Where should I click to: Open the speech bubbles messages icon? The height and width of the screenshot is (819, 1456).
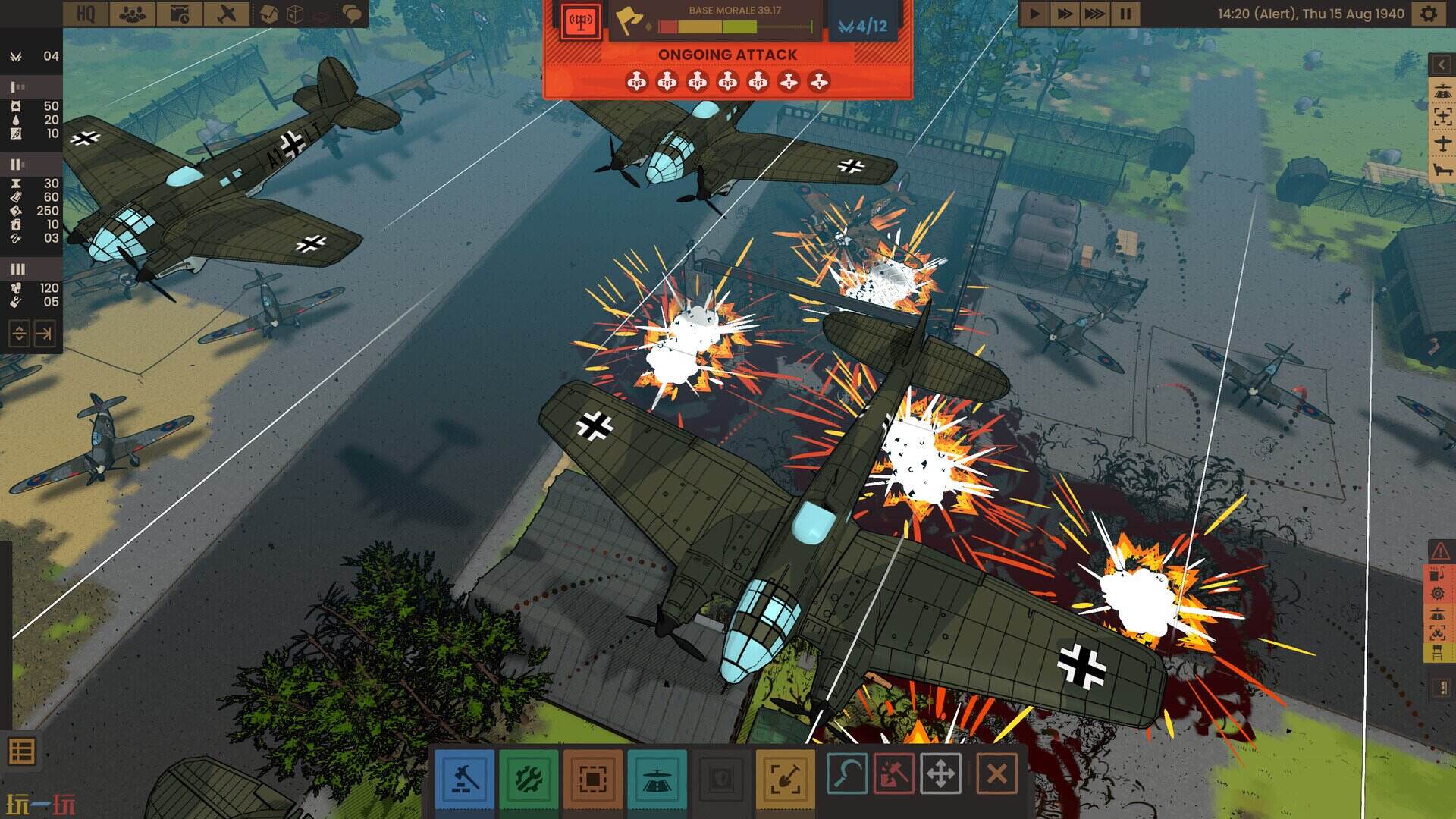pyautogui.click(x=351, y=14)
